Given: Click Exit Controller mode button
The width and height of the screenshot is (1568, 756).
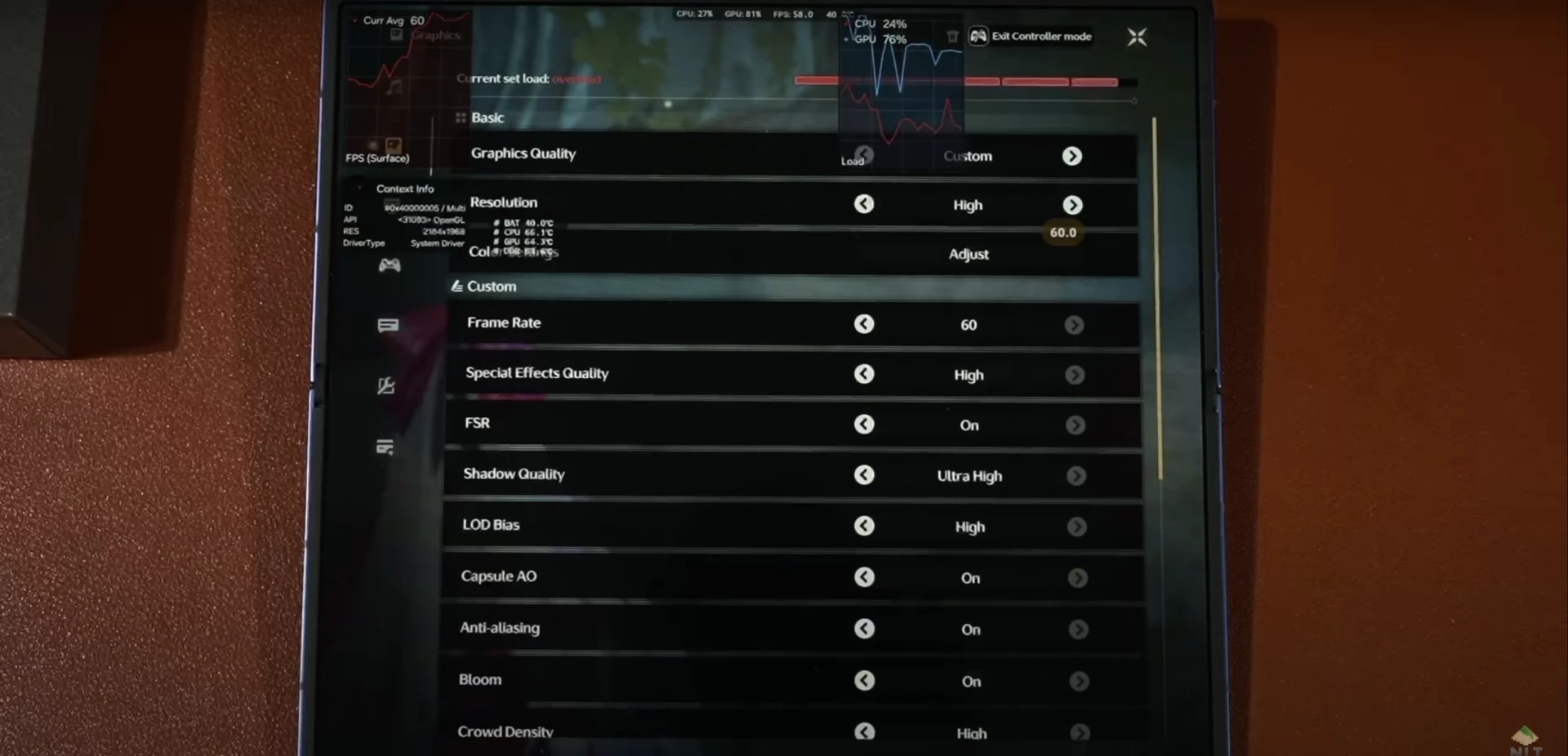Looking at the screenshot, I should (1031, 36).
